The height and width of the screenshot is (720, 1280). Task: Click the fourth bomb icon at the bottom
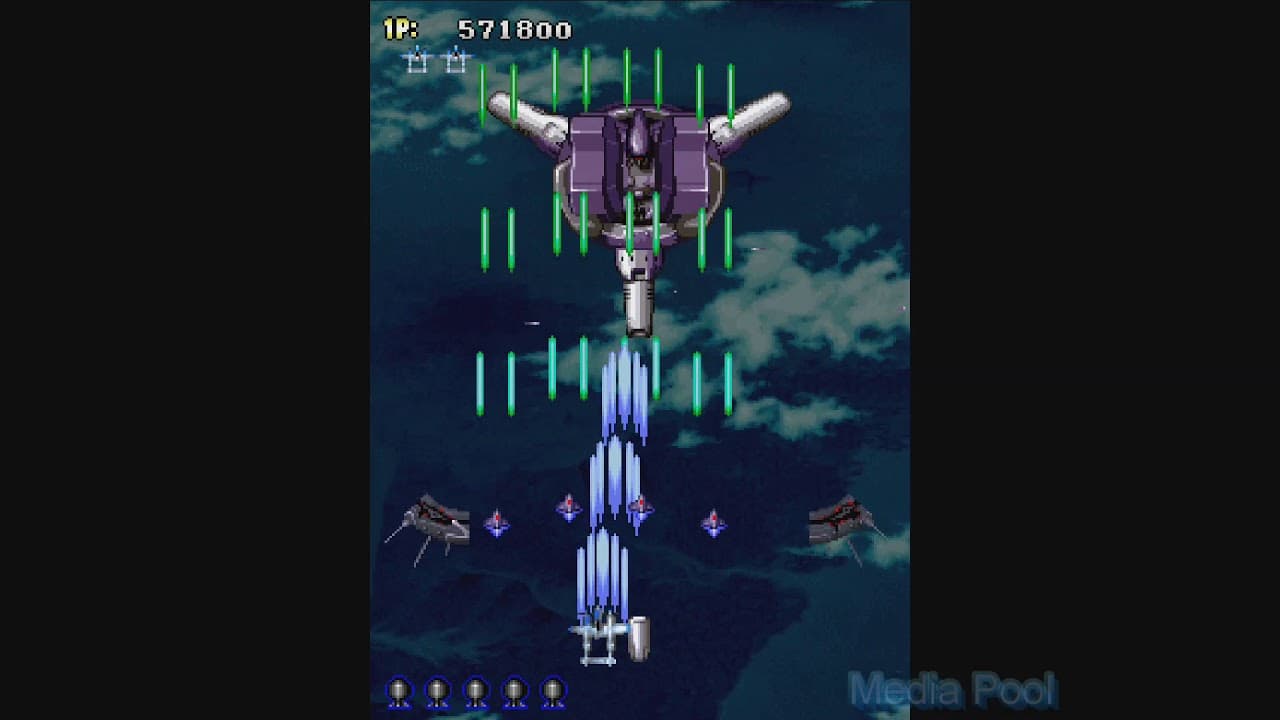click(x=512, y=690)
